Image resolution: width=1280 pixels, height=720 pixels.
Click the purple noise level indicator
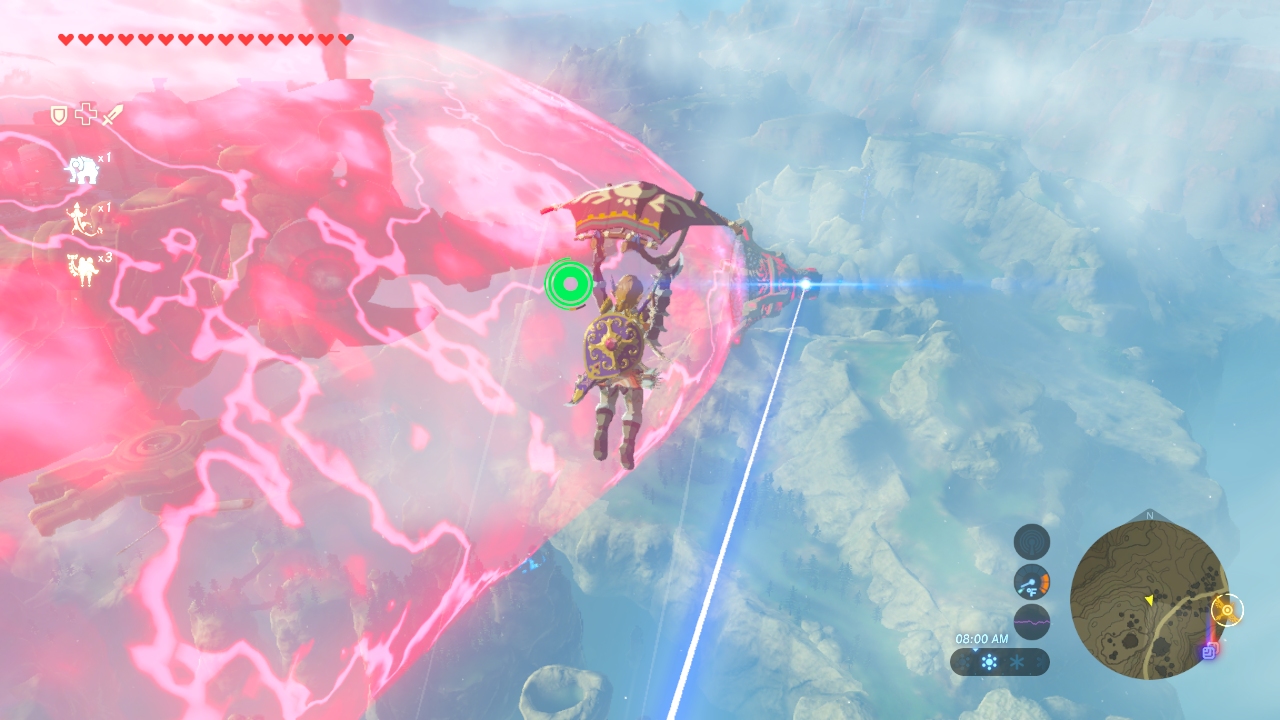[x=1031, y=622]
